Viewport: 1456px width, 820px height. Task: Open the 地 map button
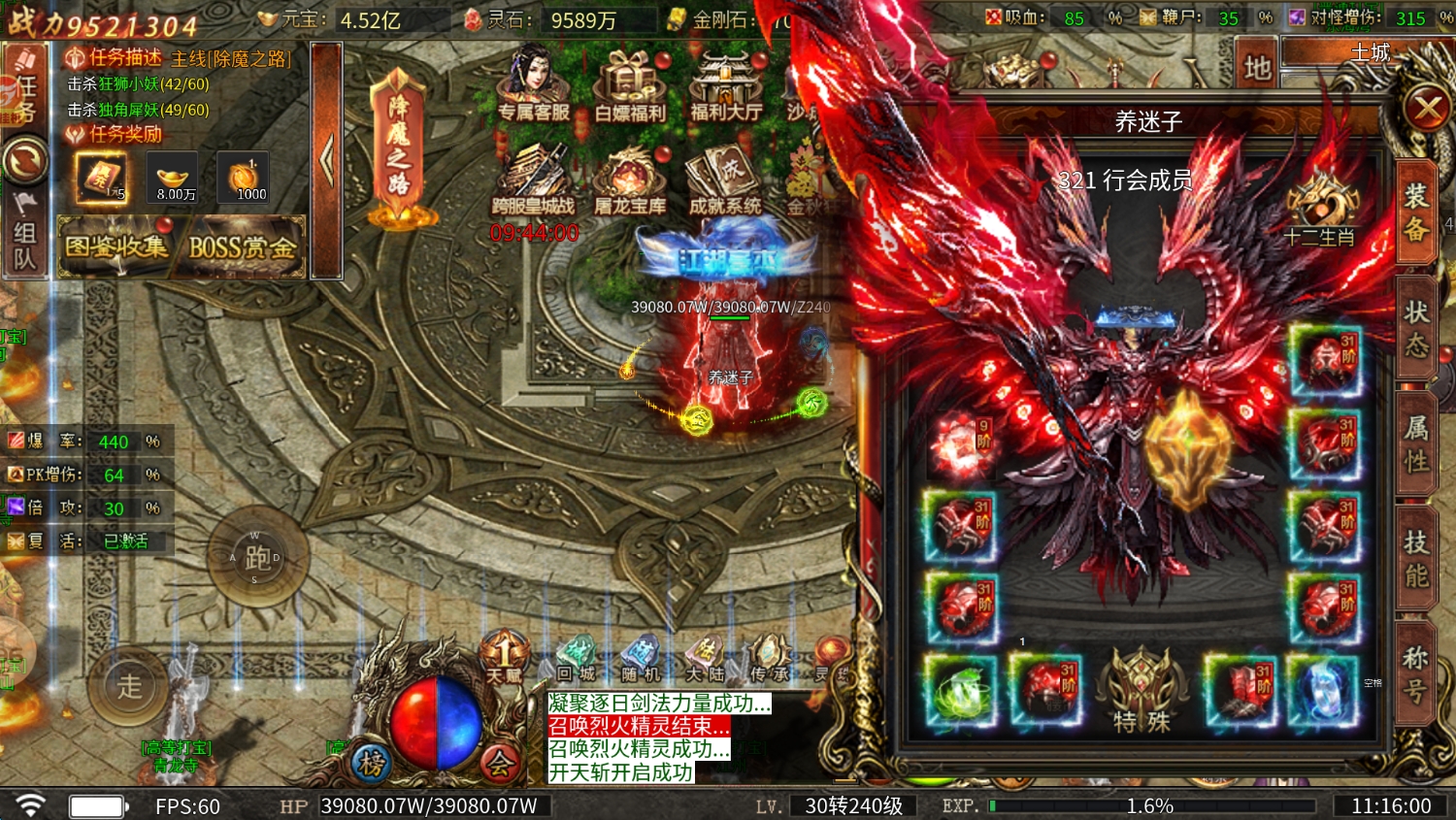[1257, 66]
